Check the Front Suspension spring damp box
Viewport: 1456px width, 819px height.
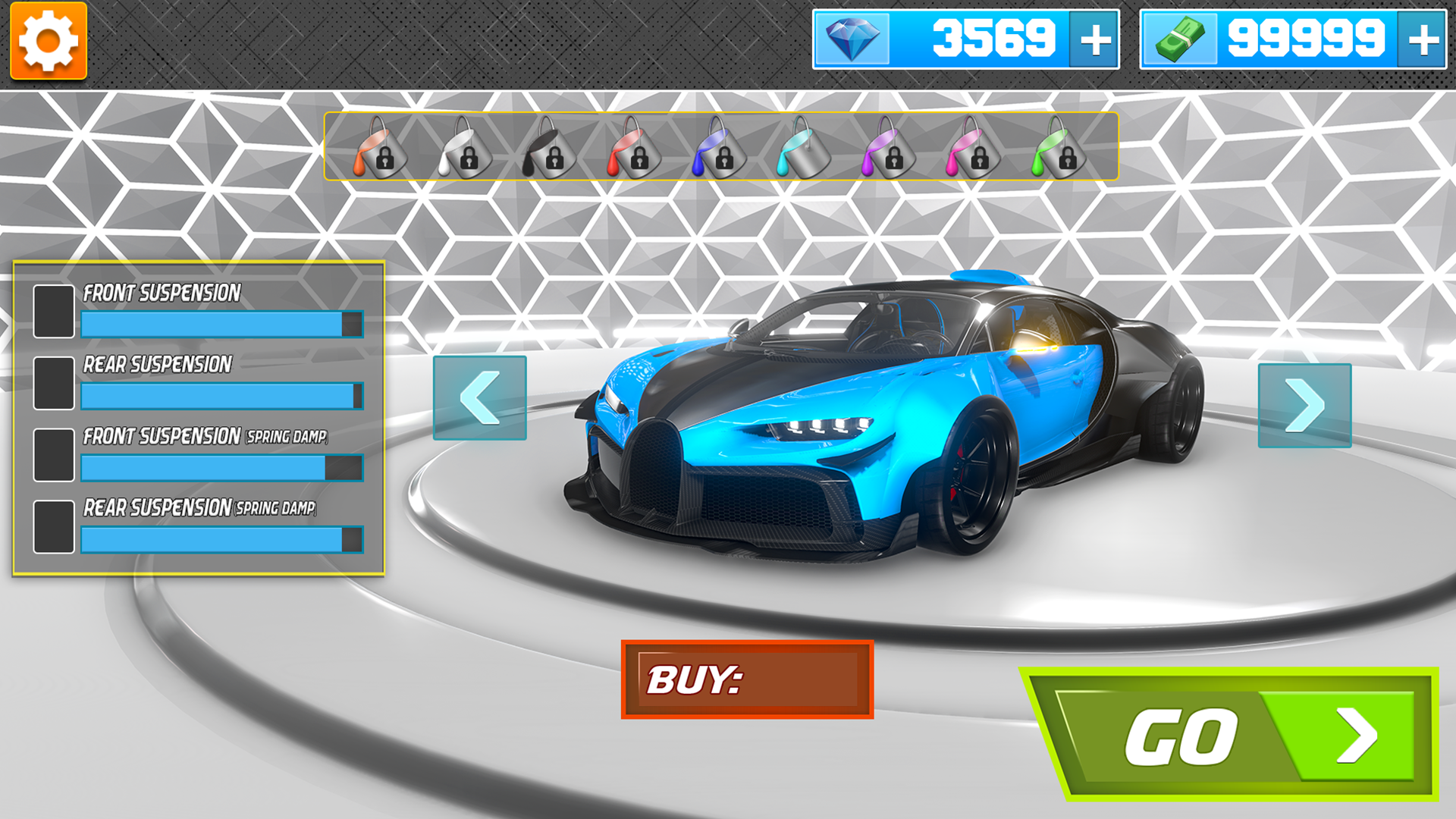52,454
